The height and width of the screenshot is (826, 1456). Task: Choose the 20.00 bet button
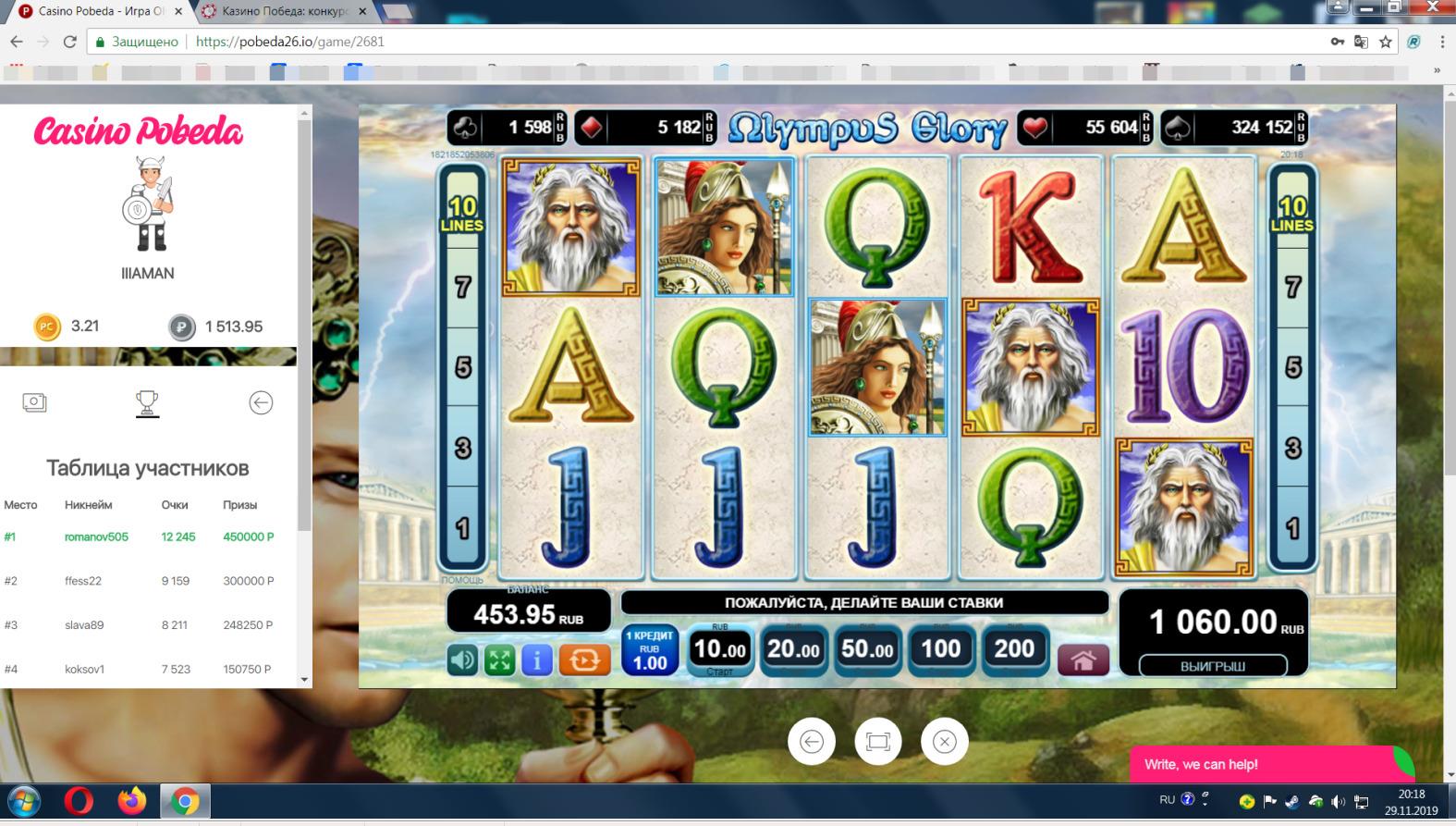[793, 649]
